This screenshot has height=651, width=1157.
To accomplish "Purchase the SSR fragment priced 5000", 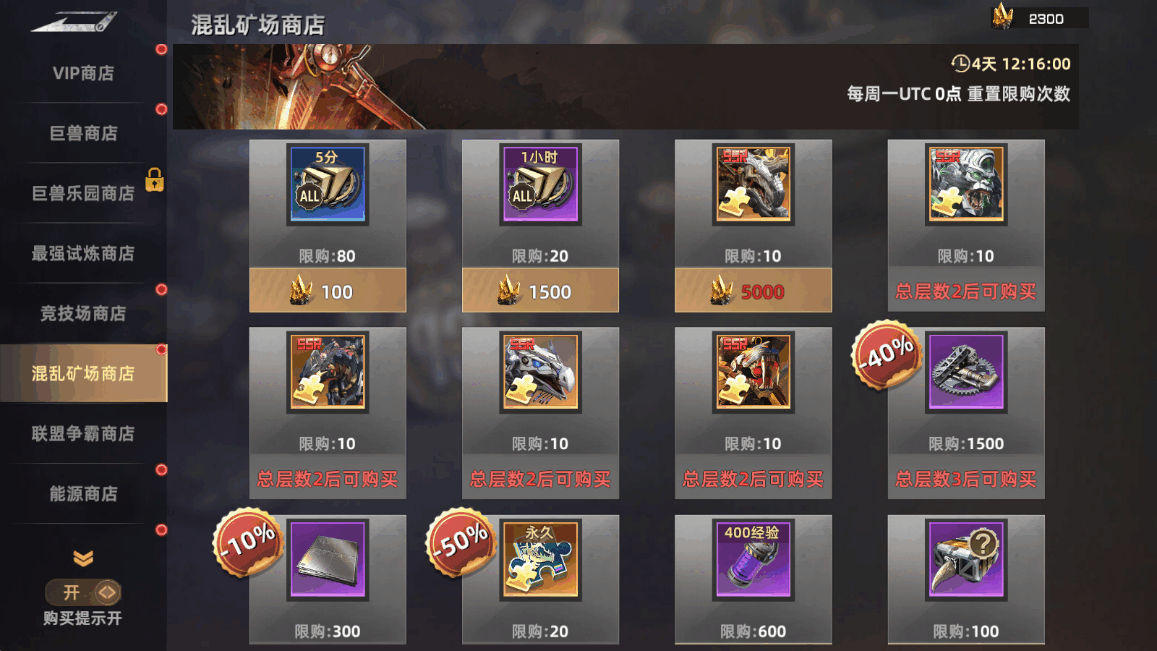I will click(753, 291).
